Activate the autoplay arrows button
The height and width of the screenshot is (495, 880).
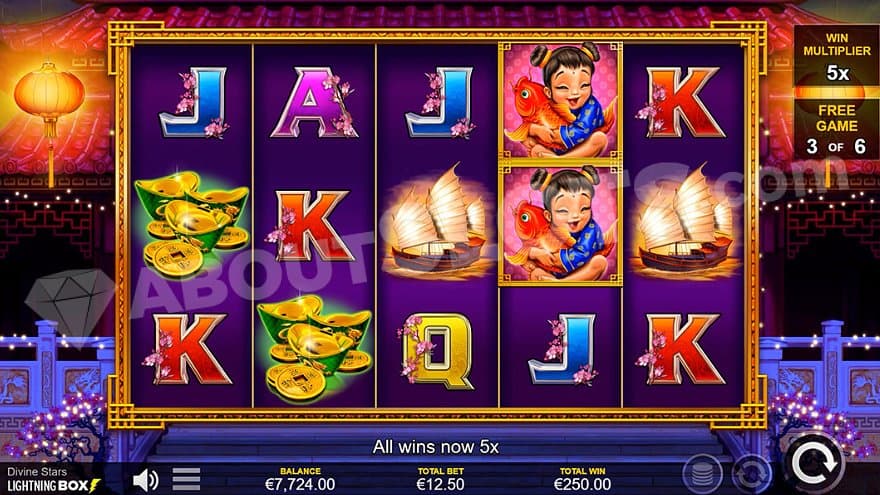(x=750, y=472)
